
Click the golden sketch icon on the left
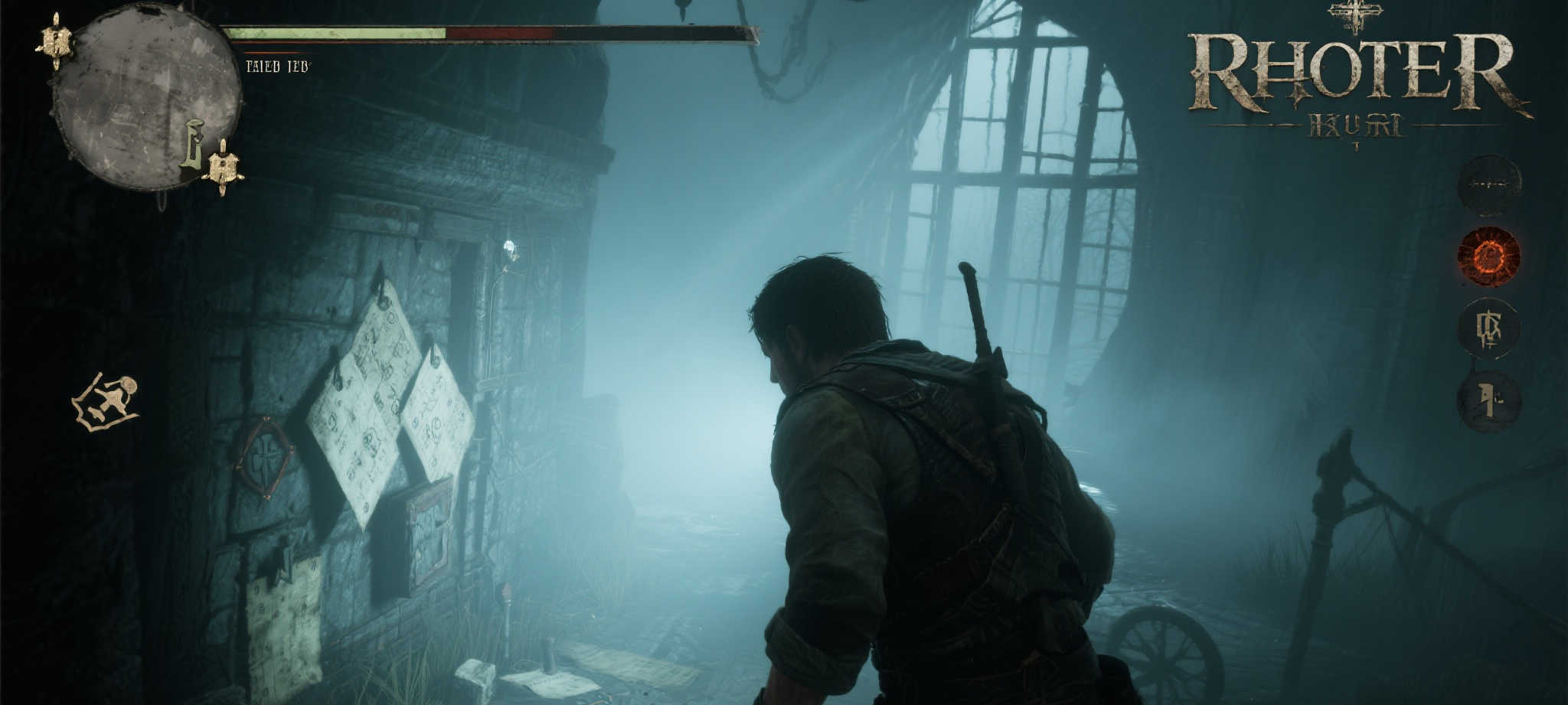click(x=106, y=401)
